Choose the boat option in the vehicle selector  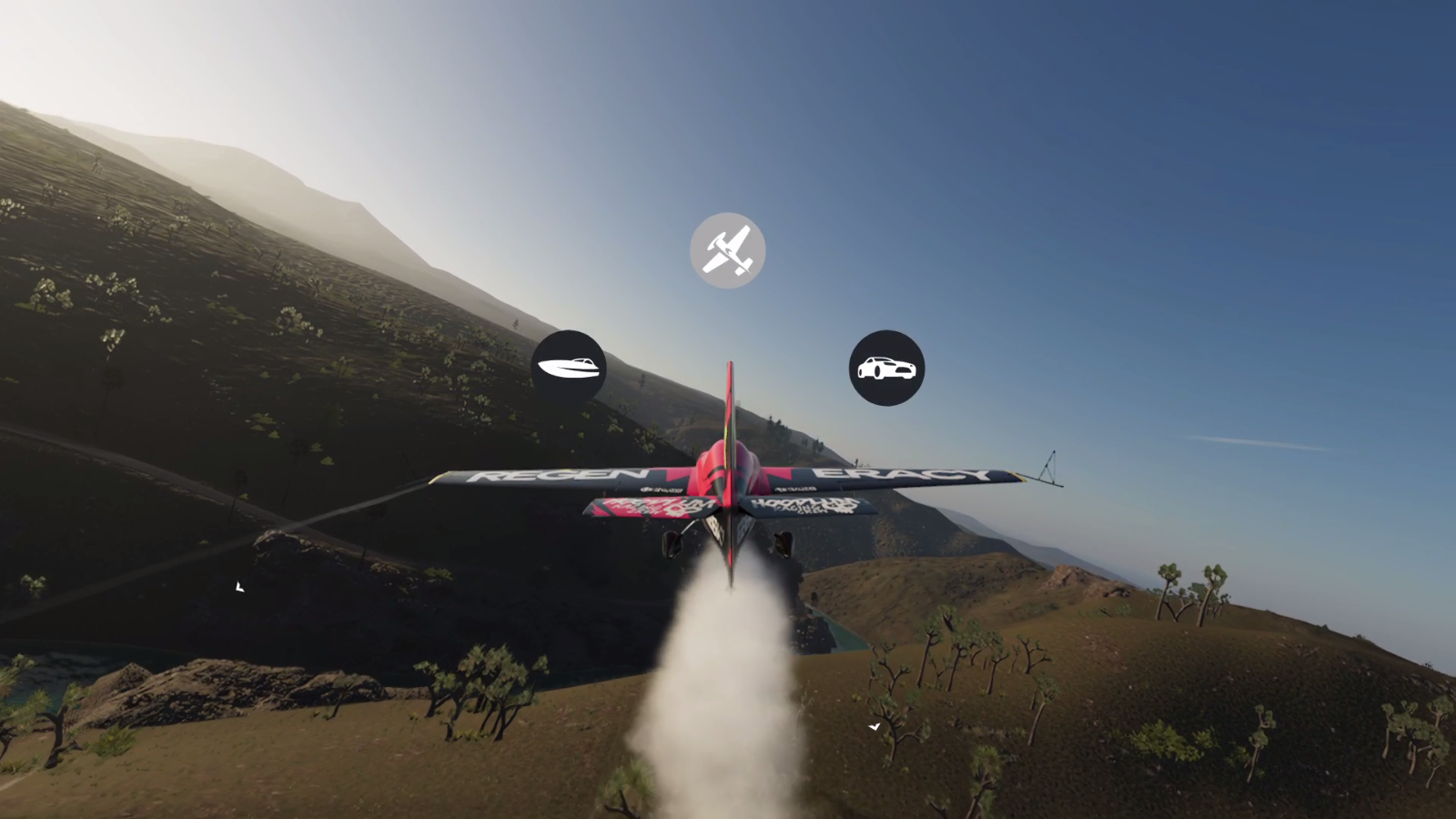point(569,366)
